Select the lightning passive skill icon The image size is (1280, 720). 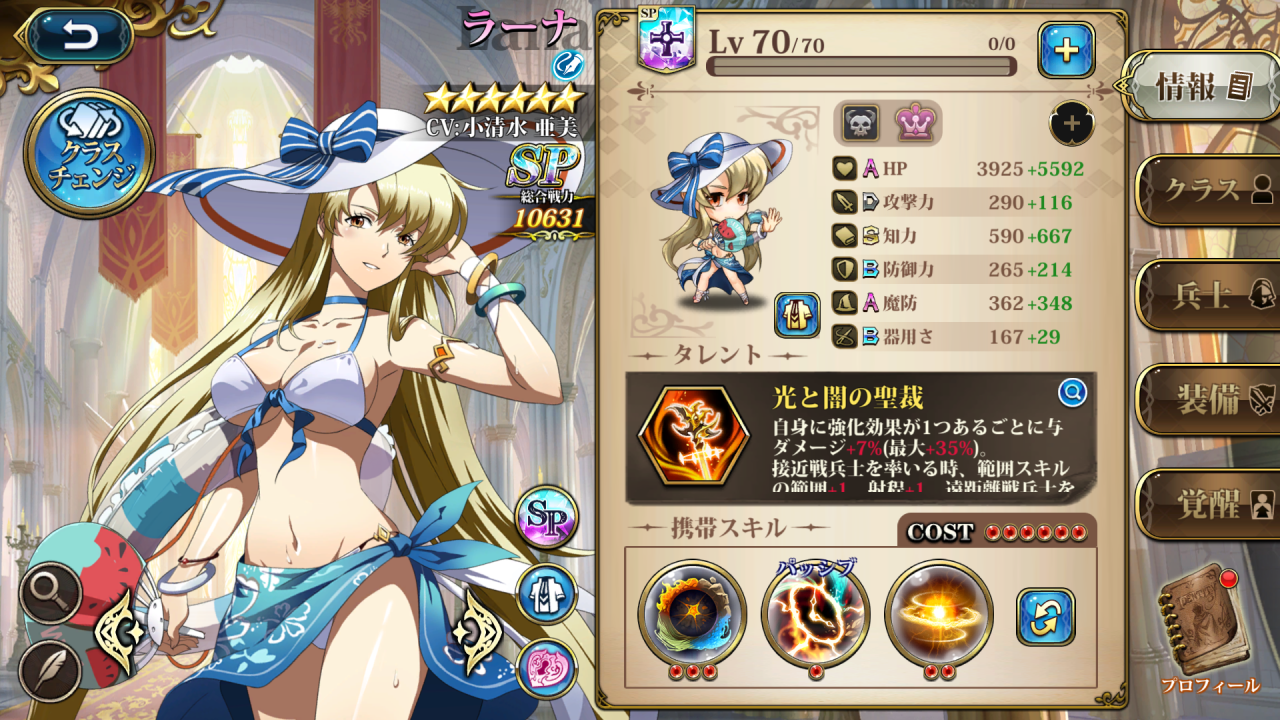pyautogui.click(x=815, y=613)
